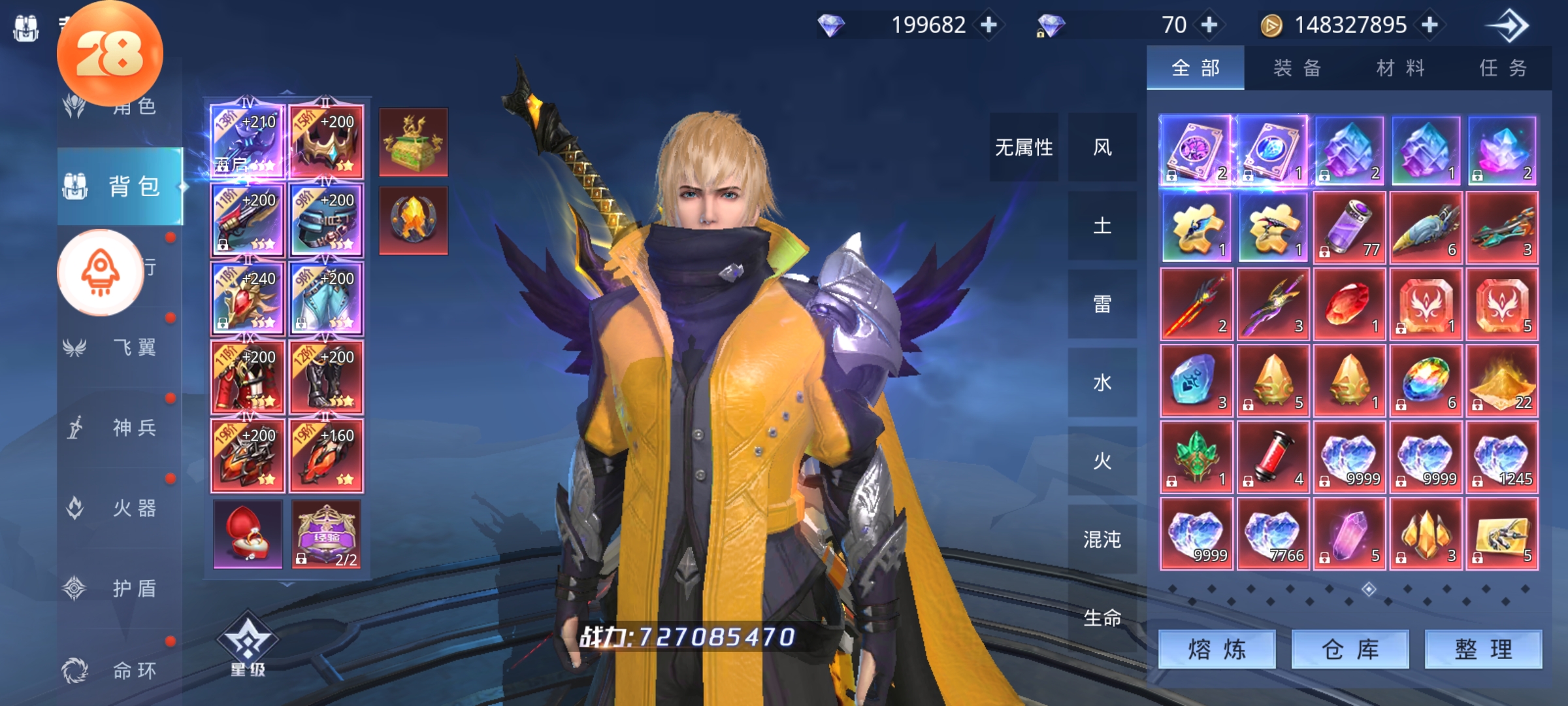Image resolution: width=1568 pixels, height=706 pixels.
Task: Close the bag with the arrow button
Action: coord(1509,26)
